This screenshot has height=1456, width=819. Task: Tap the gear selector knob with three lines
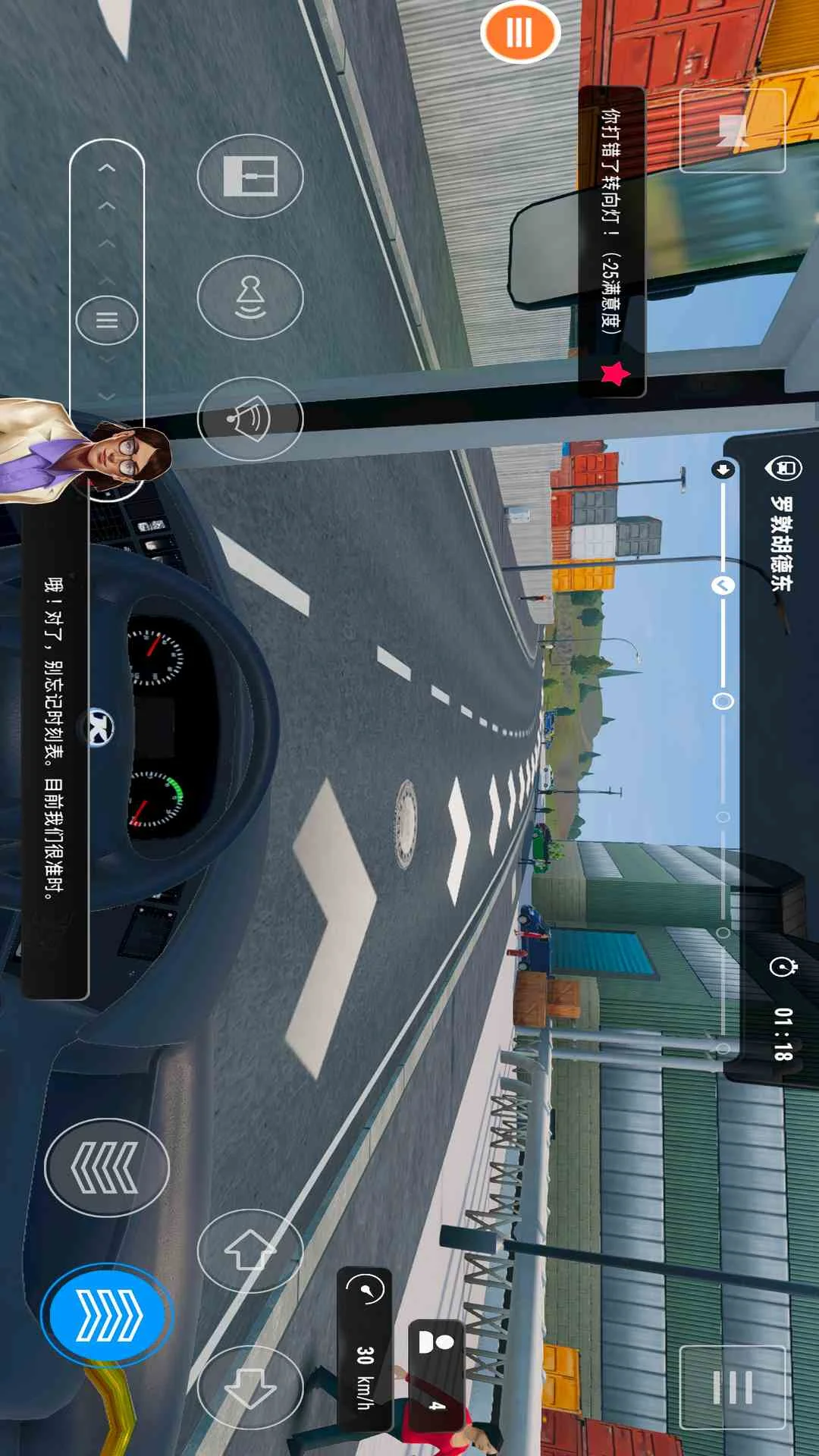click(107, 320)
